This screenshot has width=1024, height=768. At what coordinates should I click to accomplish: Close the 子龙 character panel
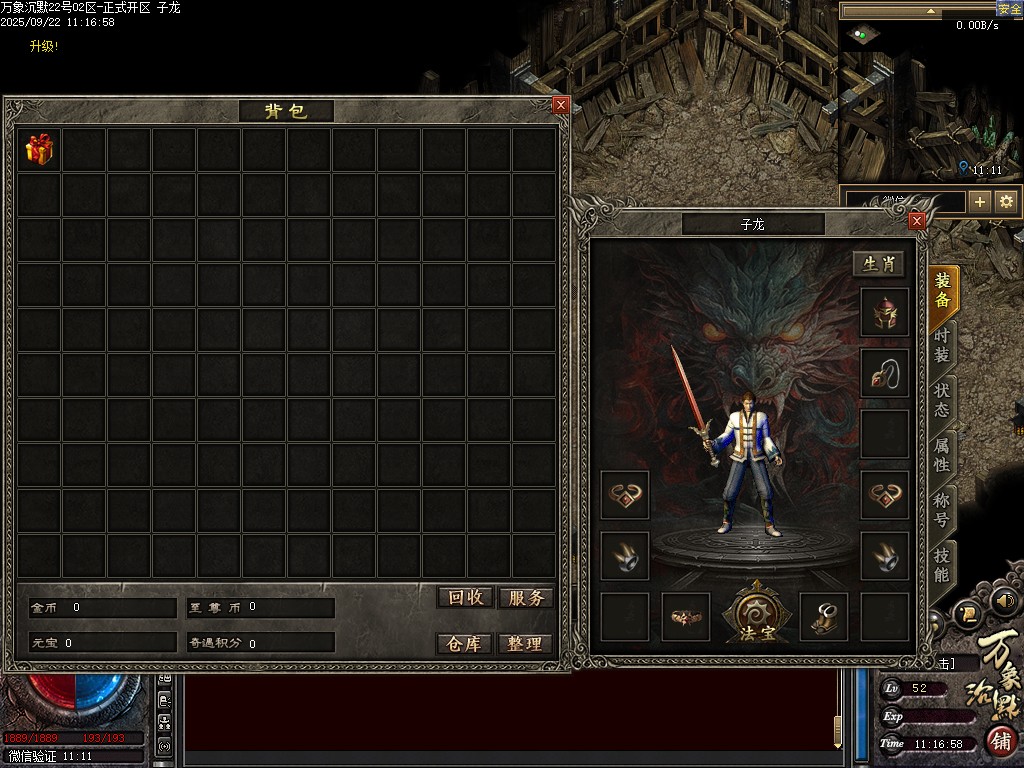coord(916,221)
